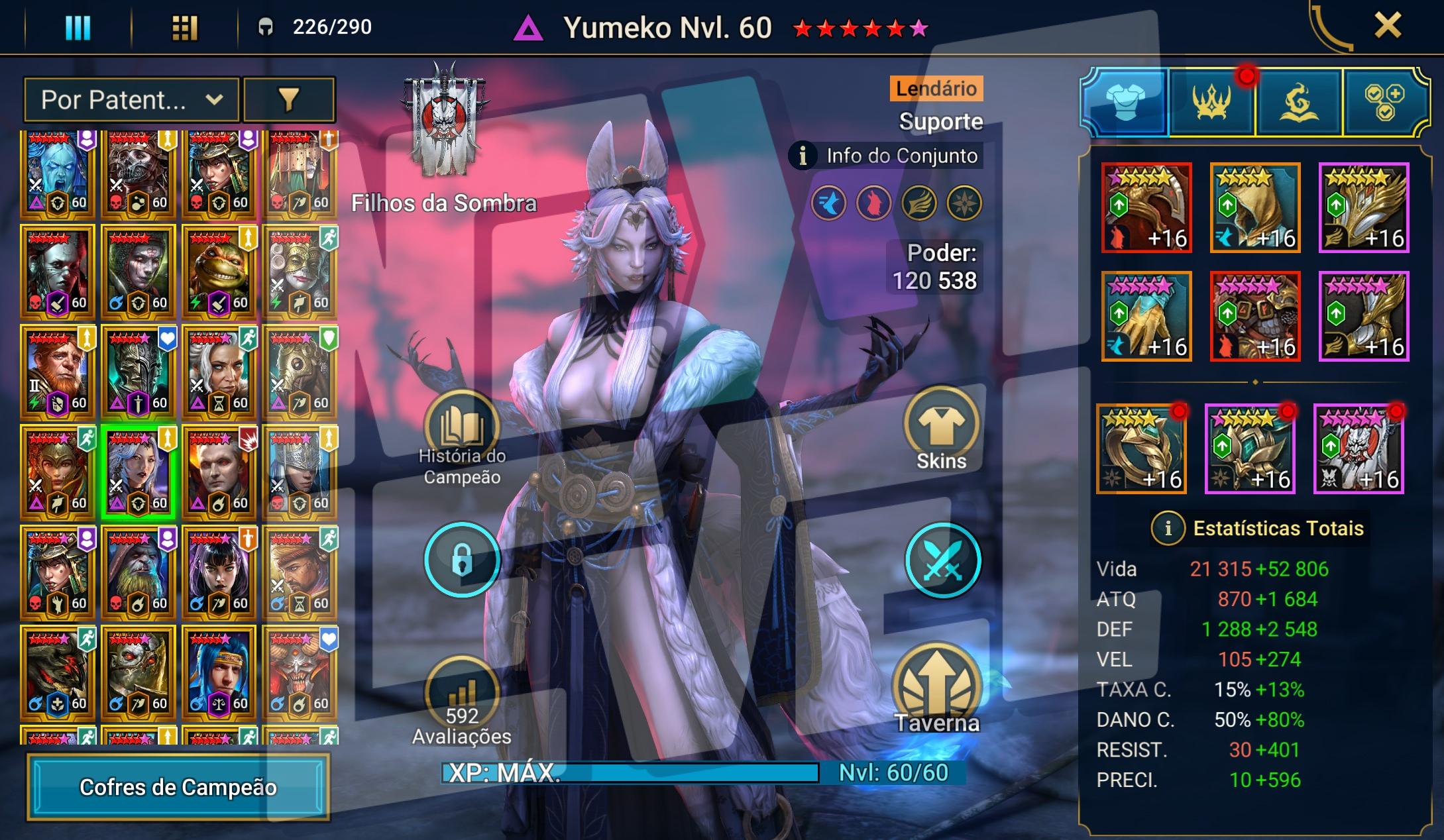1444x840 pixels.
Task: Open the checkmark-and-plus circles tab
Action: [x=1384, y=103]
